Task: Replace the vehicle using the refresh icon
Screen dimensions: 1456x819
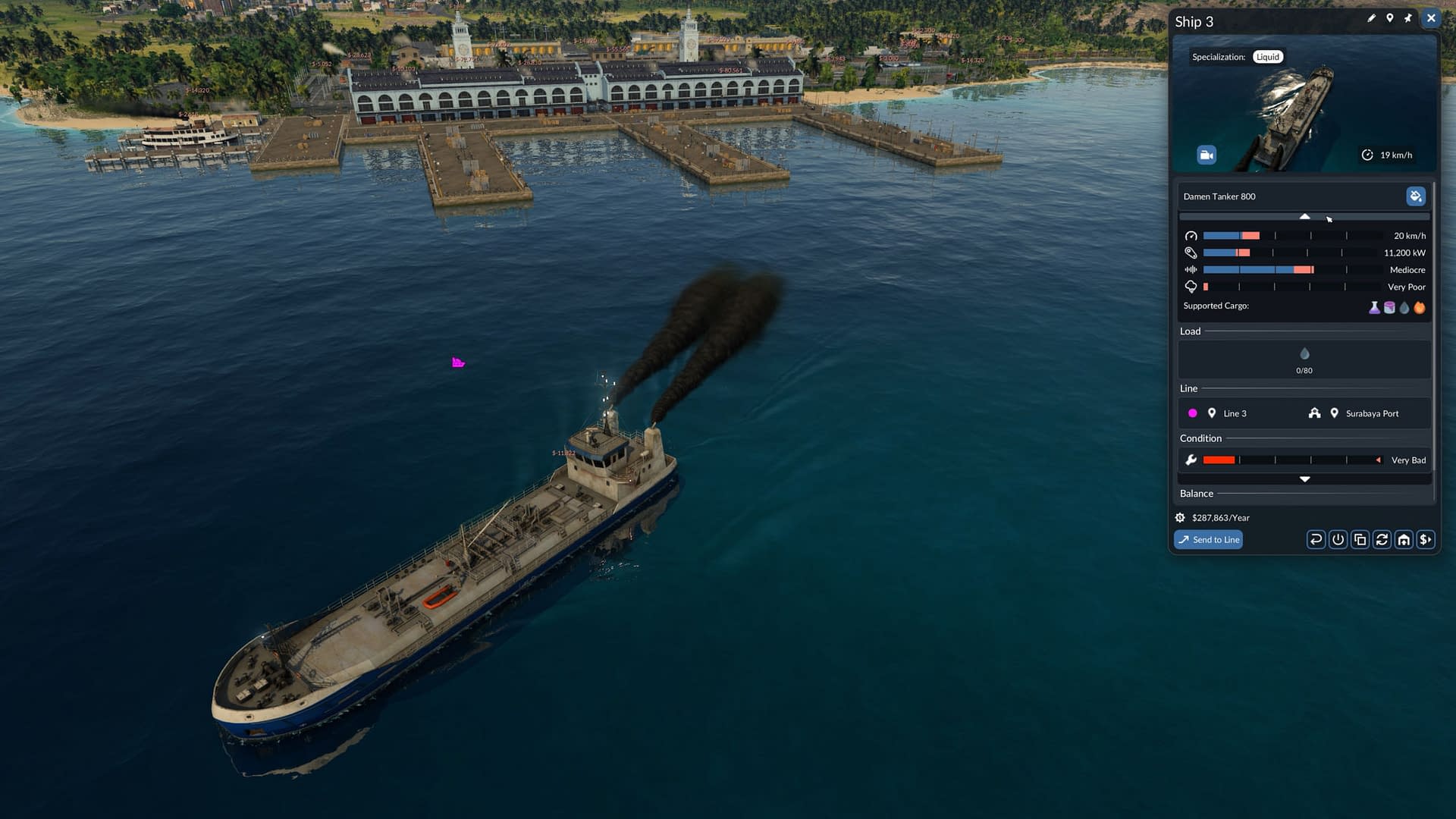Action: [1382, 540]
